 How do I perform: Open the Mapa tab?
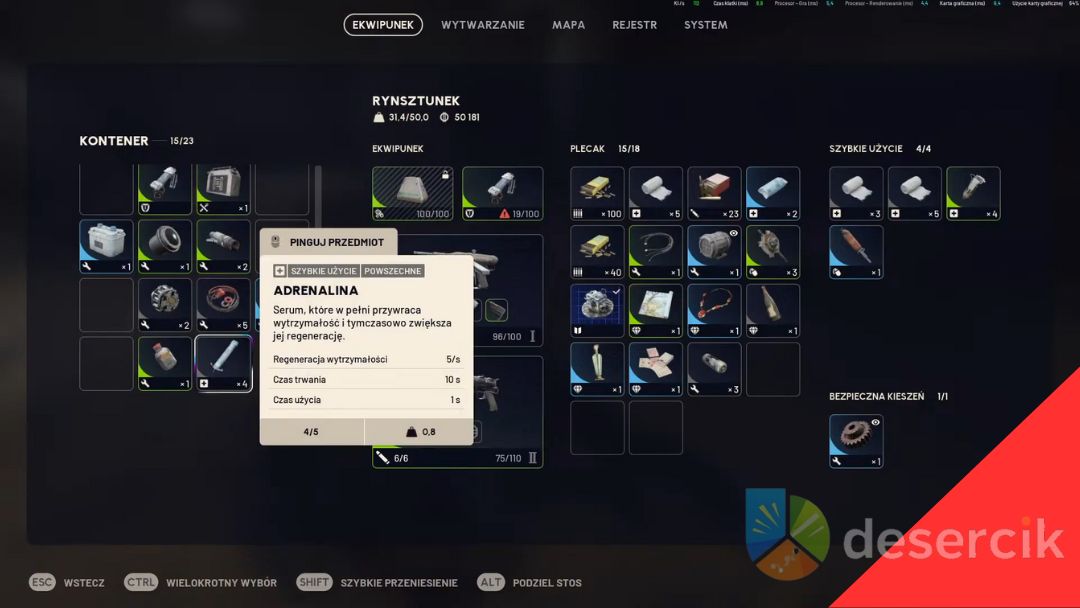(568, 25)
